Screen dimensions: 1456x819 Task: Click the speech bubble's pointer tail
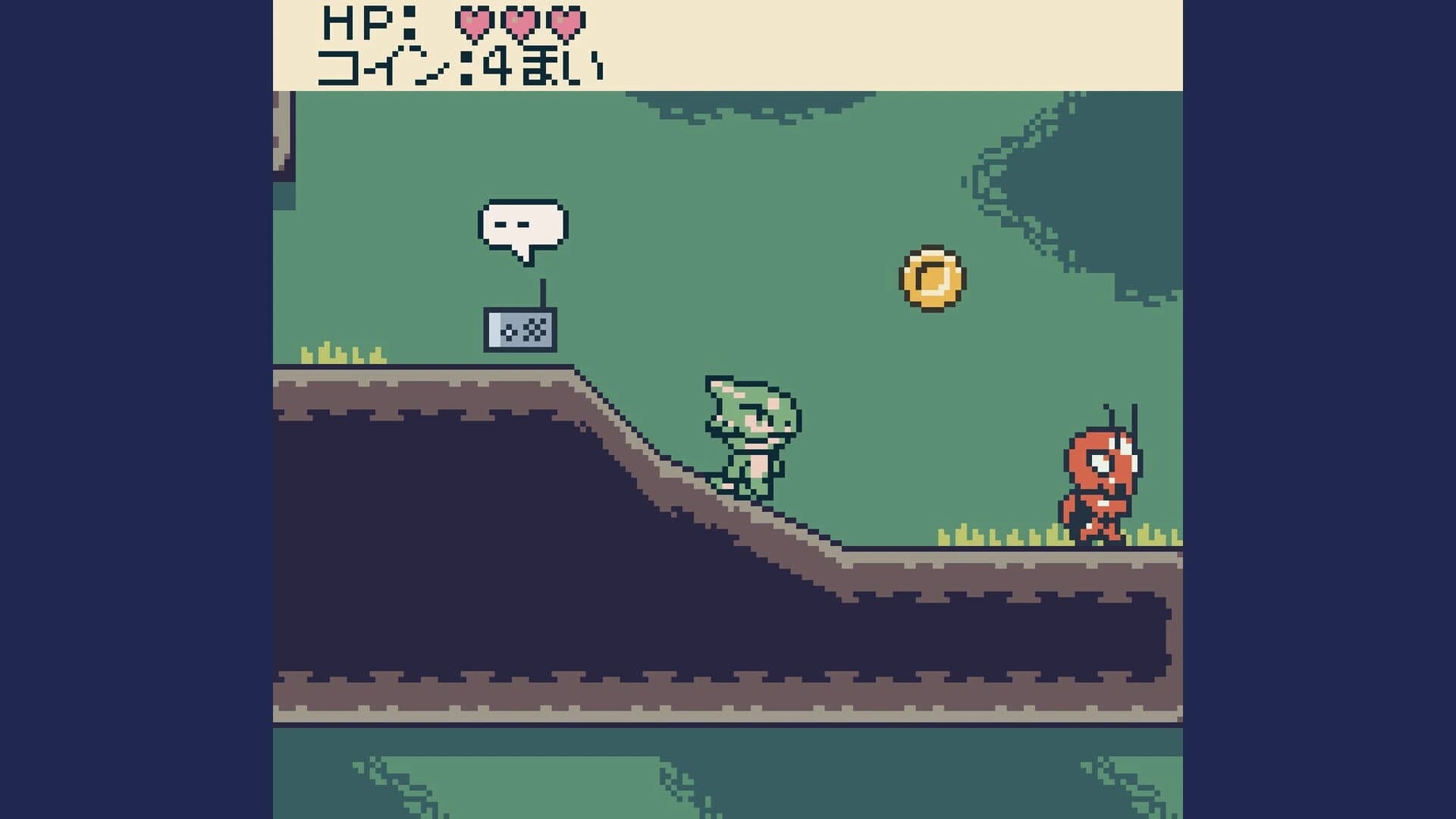coord(524,258)
